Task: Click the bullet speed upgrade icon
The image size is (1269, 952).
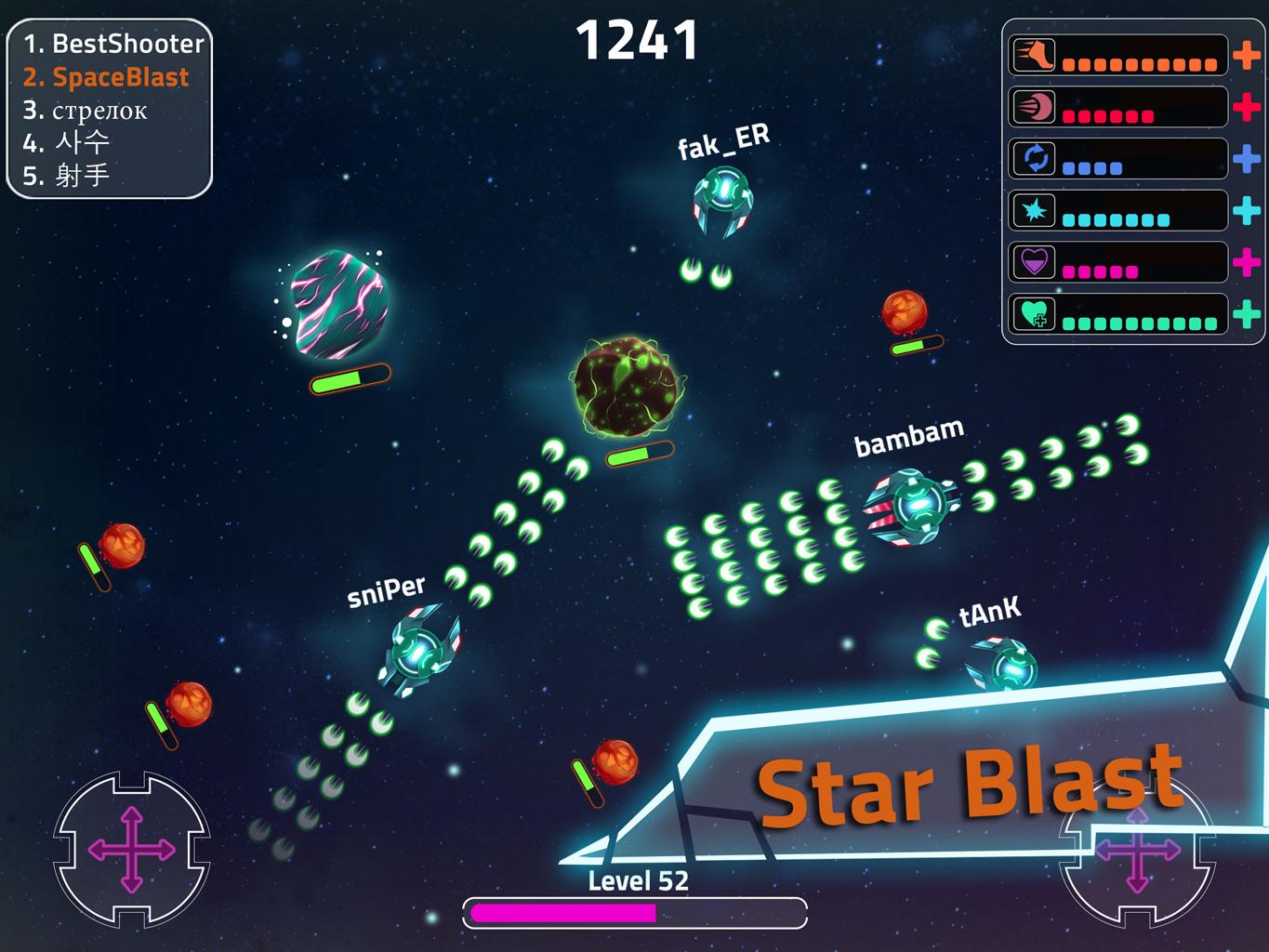Action: (x=1034, y=108)
